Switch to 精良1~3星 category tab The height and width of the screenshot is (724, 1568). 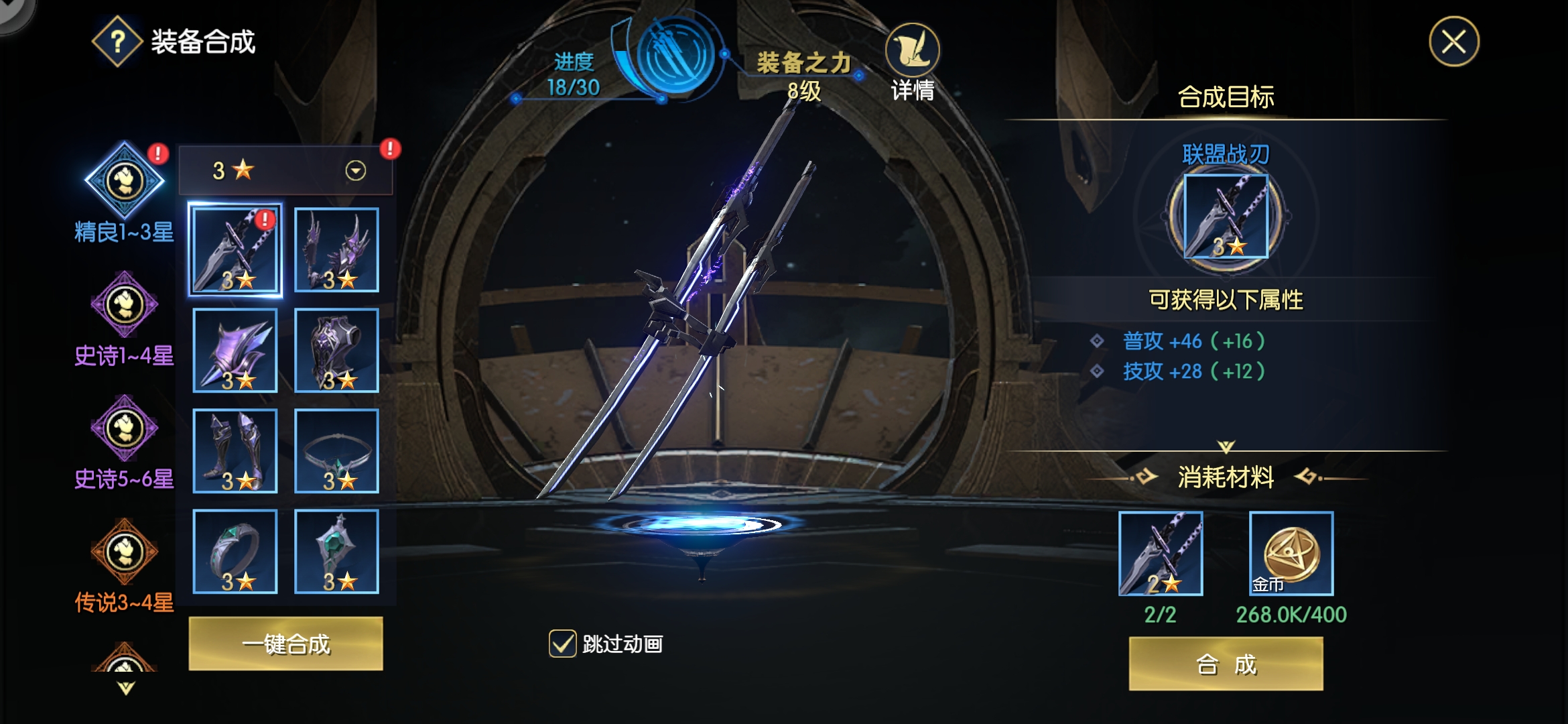[x=125, y=181]
